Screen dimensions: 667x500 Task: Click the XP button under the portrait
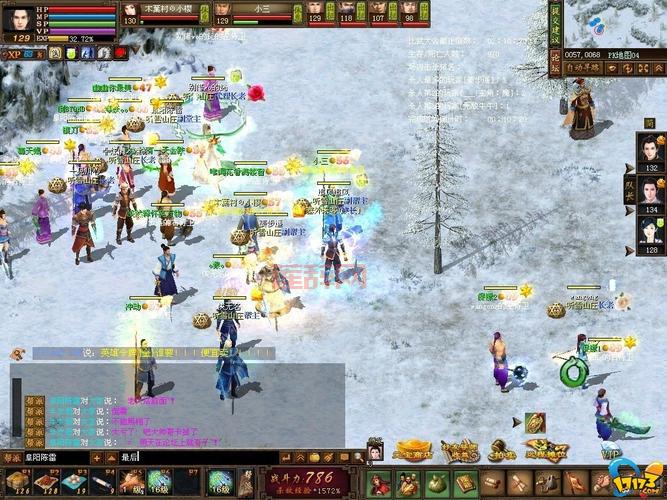tap(14, 55)
